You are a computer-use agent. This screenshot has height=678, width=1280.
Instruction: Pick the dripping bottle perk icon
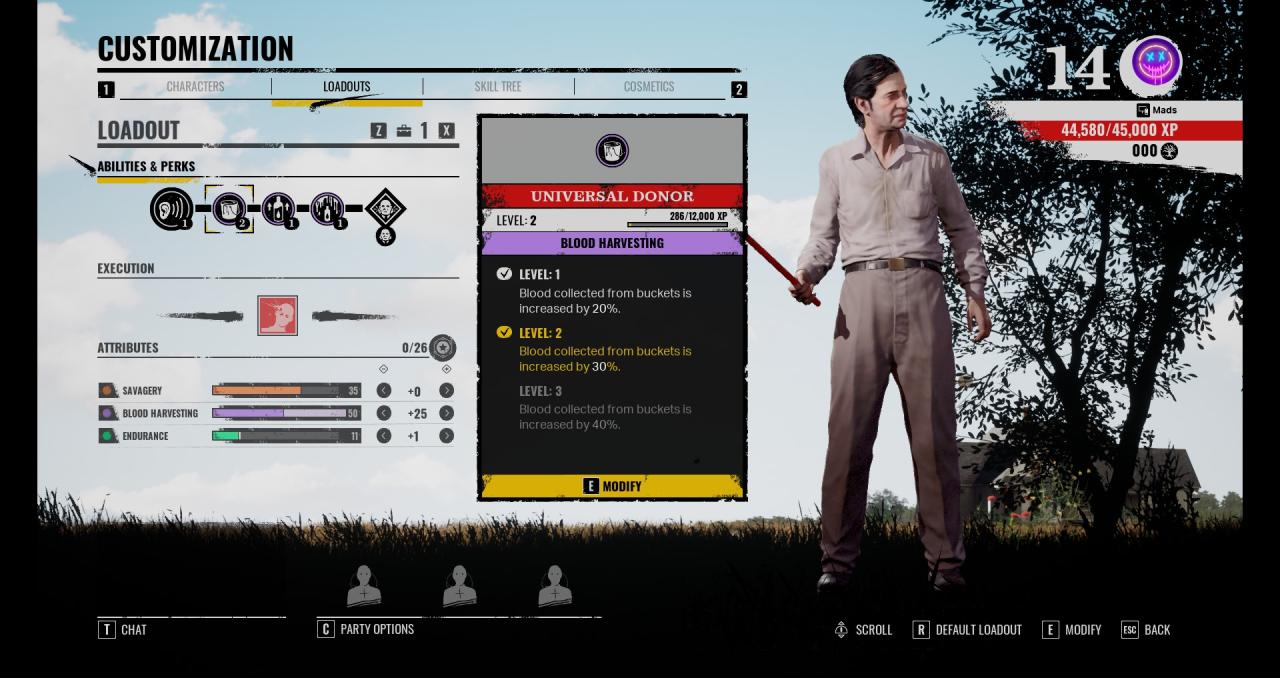327,209
